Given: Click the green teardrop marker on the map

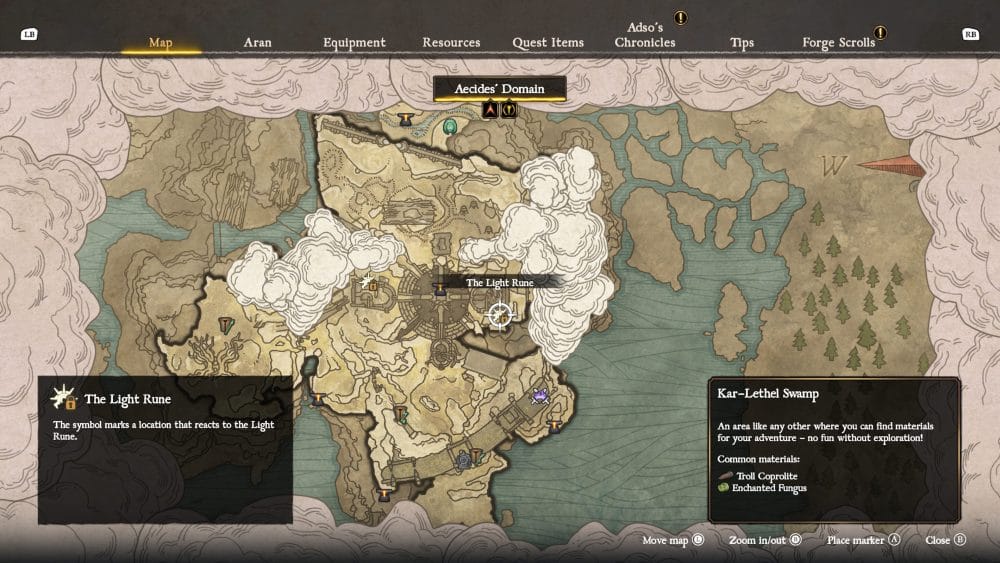Looking at the screenshot, I should (451, 127).
